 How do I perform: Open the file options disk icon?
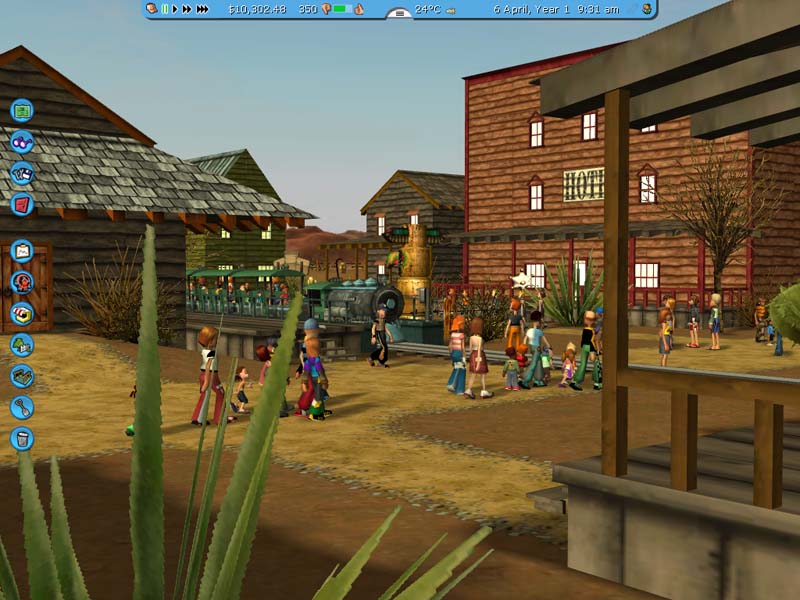point(22,172)
